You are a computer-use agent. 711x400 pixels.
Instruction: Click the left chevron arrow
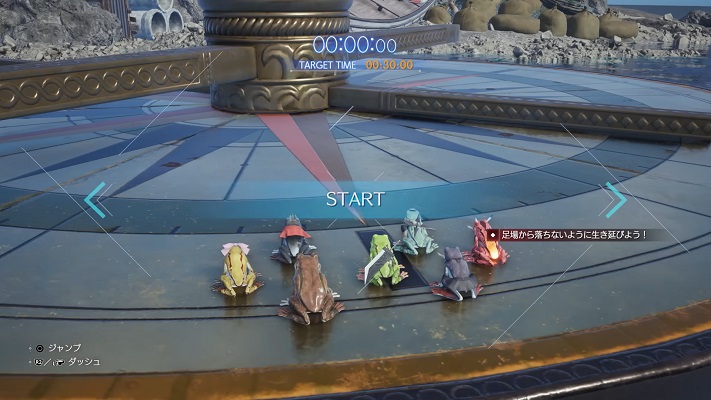95,199
